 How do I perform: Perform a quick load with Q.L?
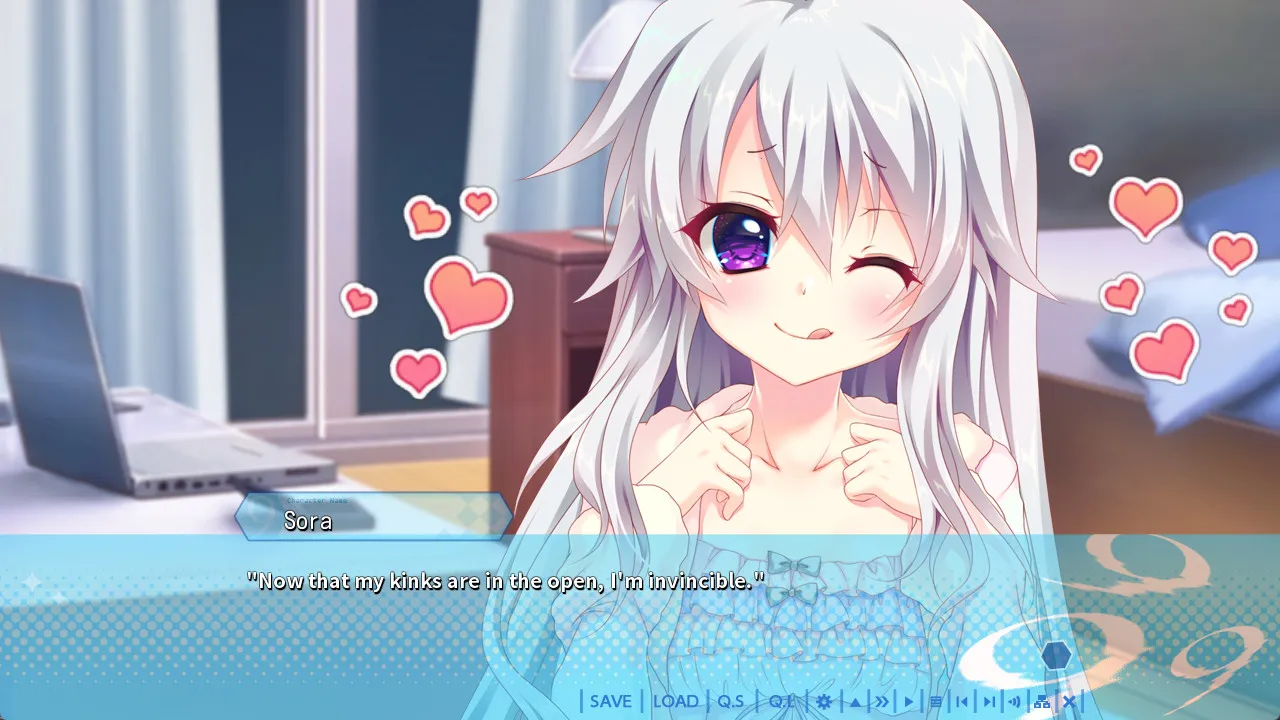click(782, 702)
